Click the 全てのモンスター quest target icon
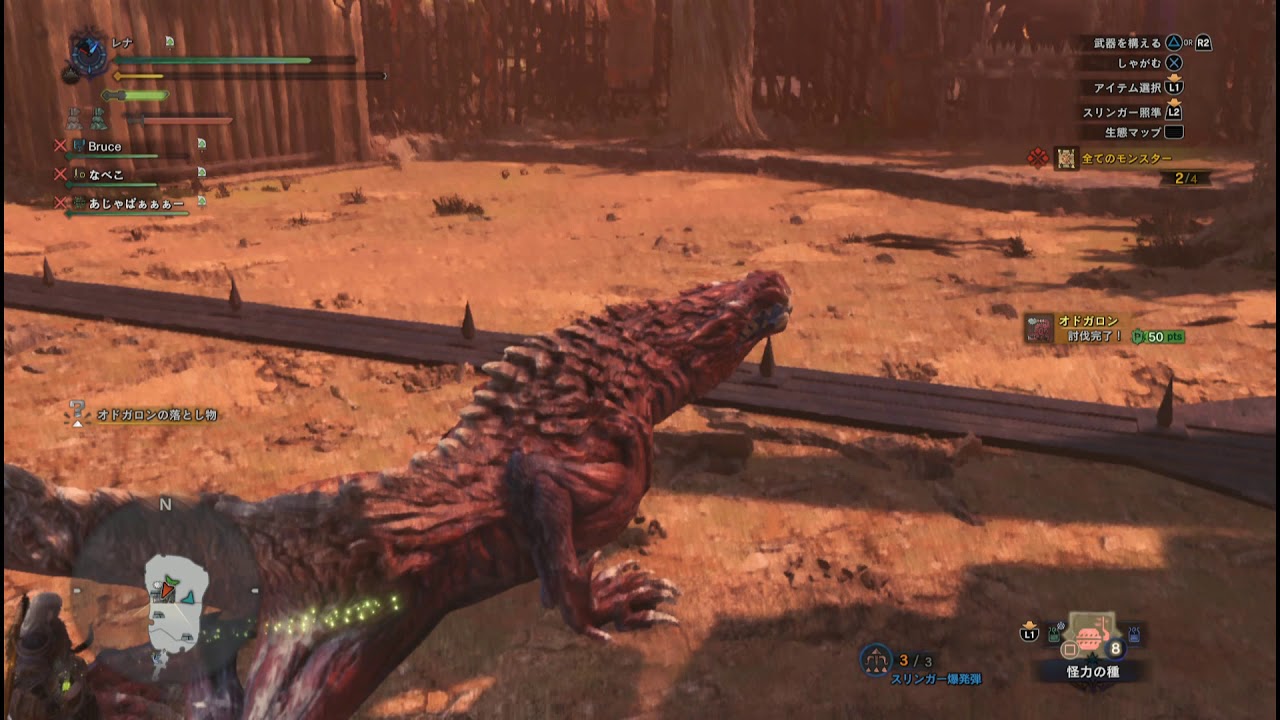The width and height of the screenshot is (1280, 720). (x=1066, y=157)
